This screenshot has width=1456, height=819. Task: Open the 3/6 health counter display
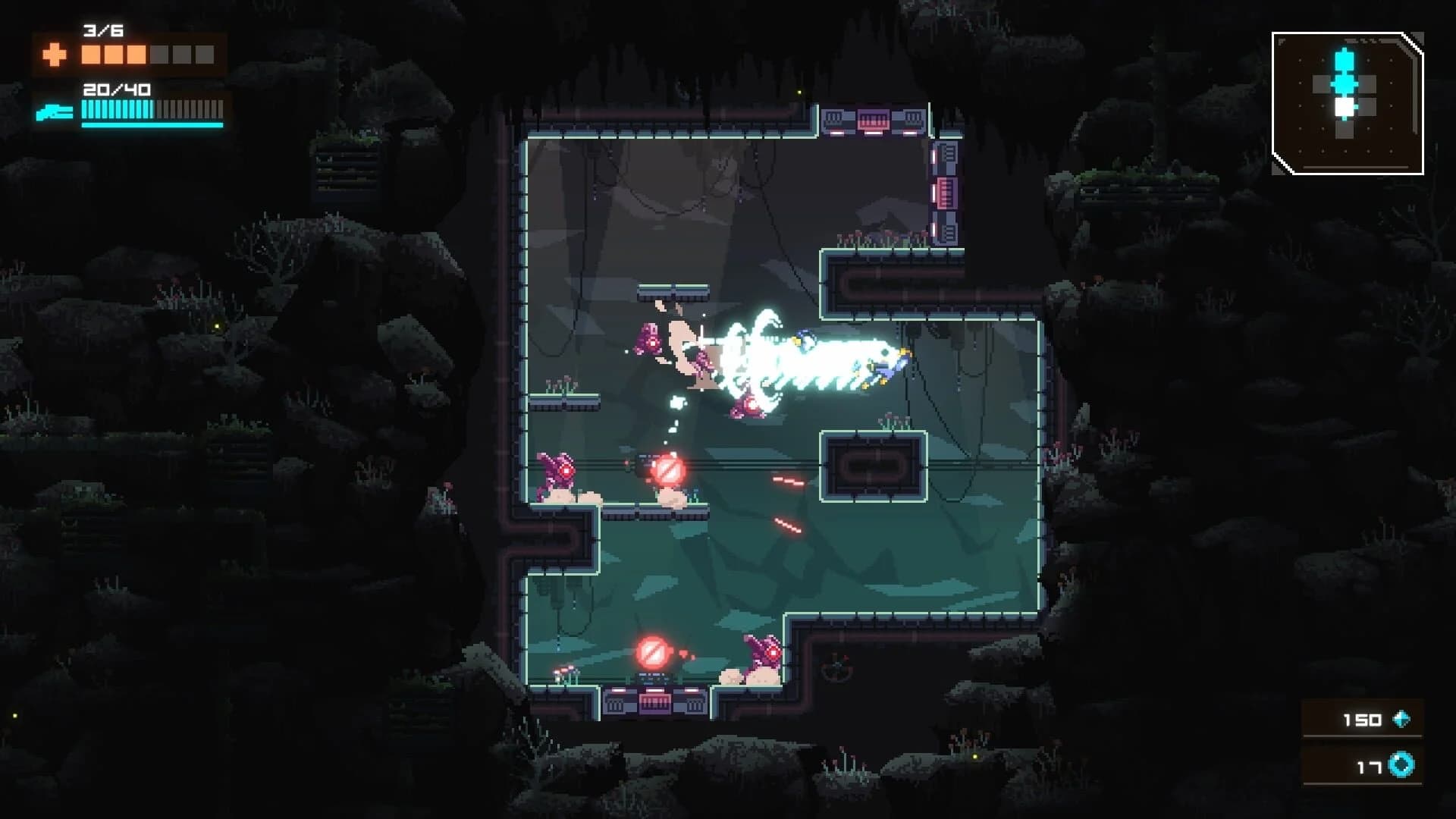[102, 31]
